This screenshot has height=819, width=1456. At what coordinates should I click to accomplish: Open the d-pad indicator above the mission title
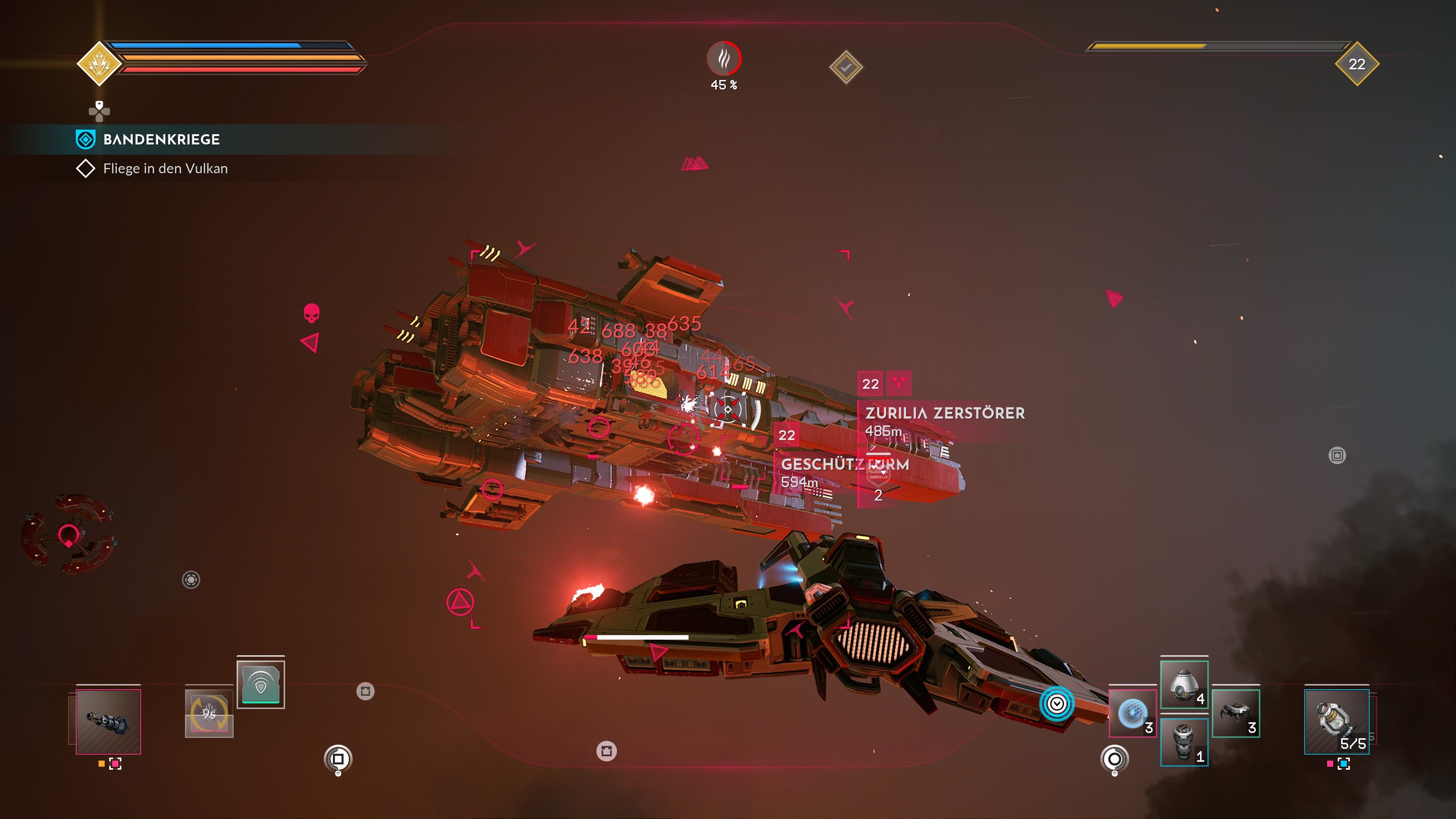click(99, 112)
